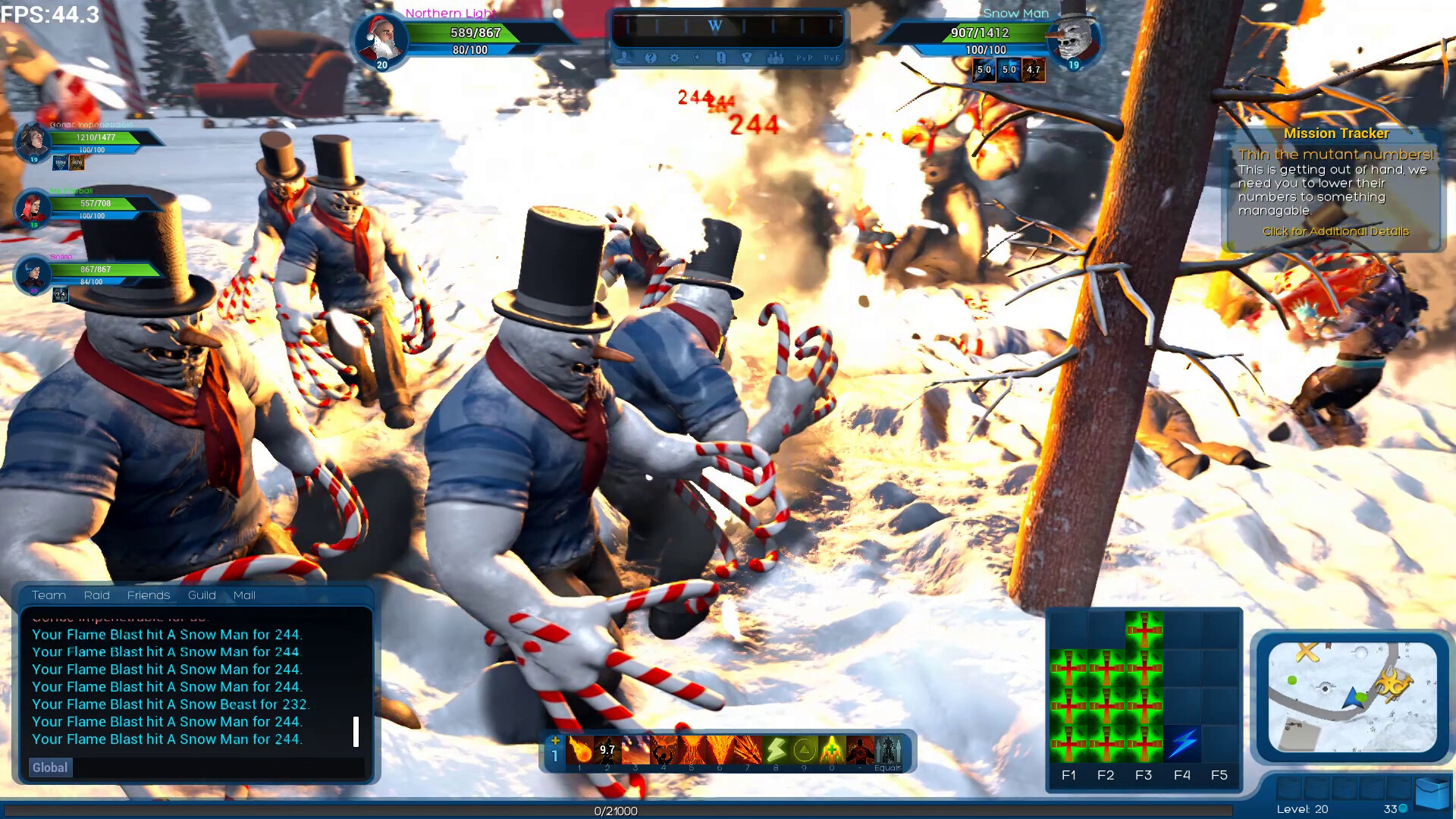
Task: Click the medal achievements icon
Action: (747, 58)
